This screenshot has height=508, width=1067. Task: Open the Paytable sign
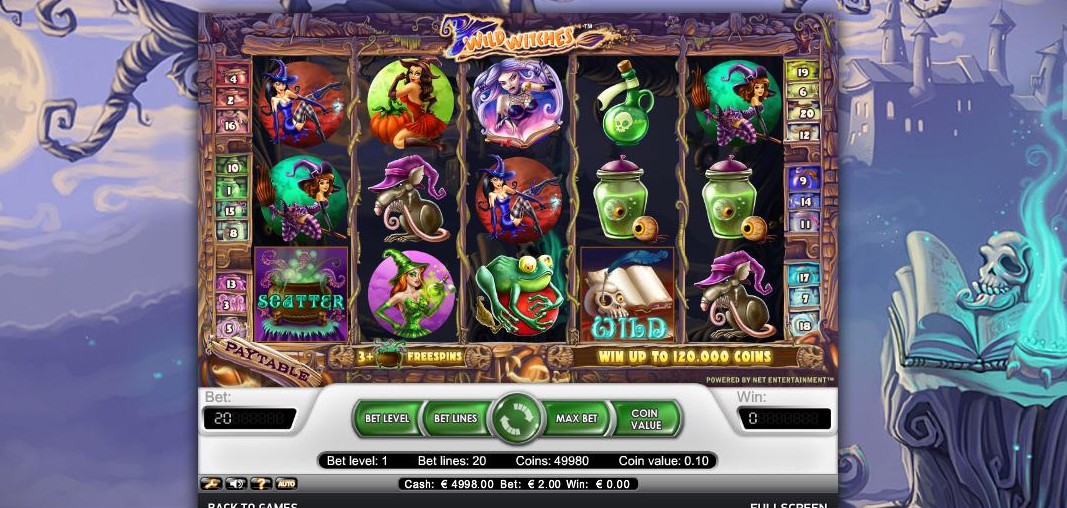[x=259, y=357]
